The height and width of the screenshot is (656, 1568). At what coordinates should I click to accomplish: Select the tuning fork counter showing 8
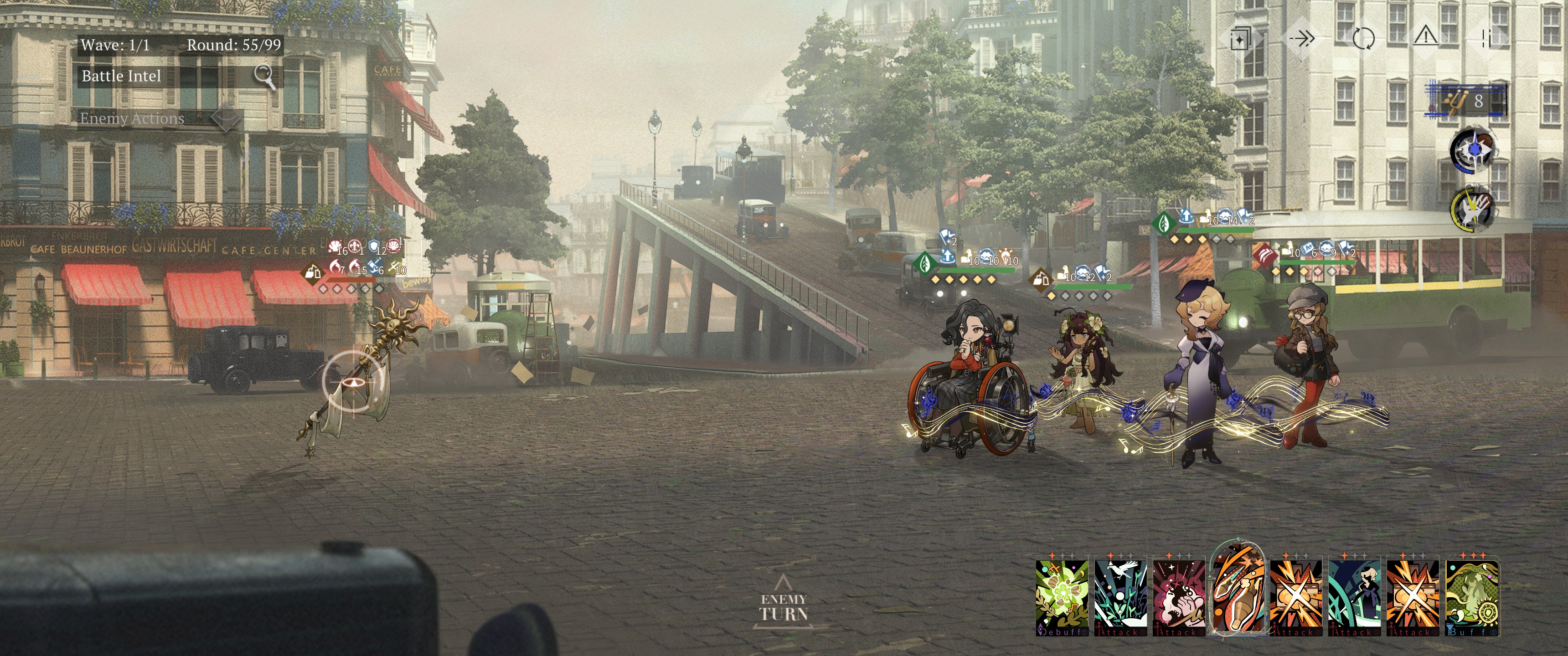click(x=1466, y=100)
